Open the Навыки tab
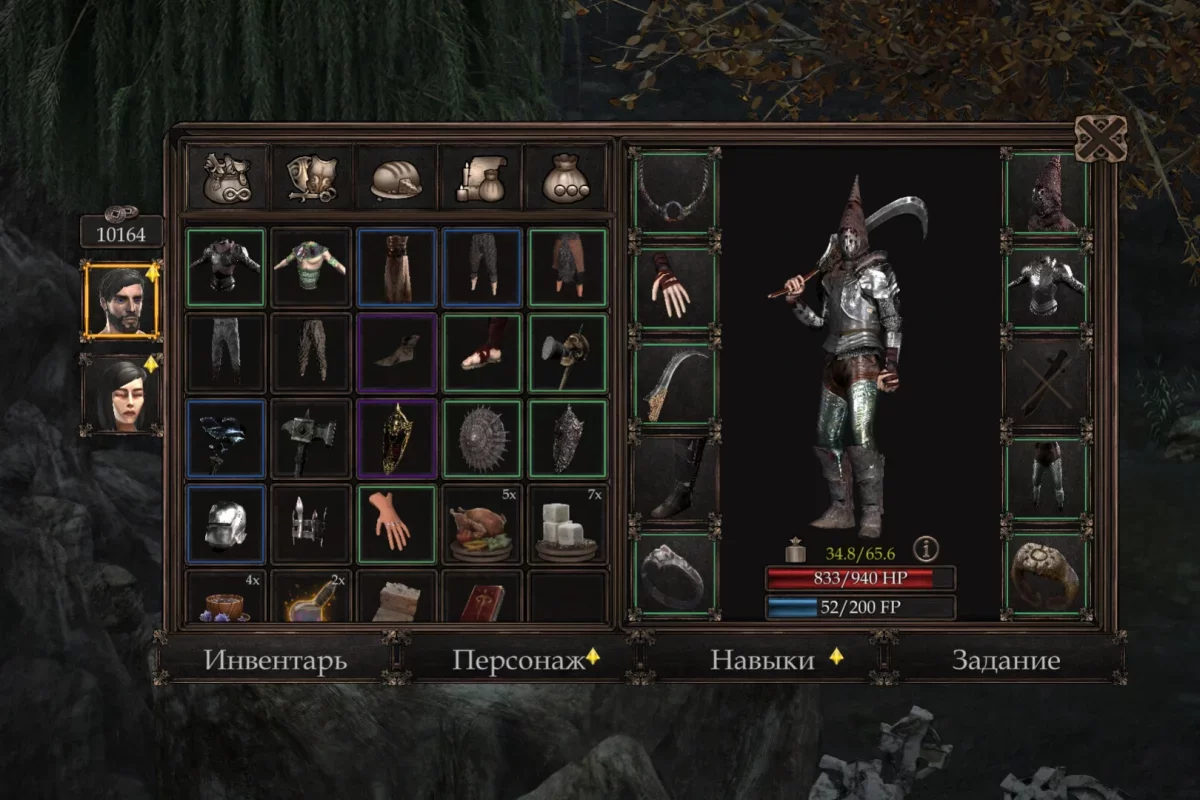 (x=762, y=660)
